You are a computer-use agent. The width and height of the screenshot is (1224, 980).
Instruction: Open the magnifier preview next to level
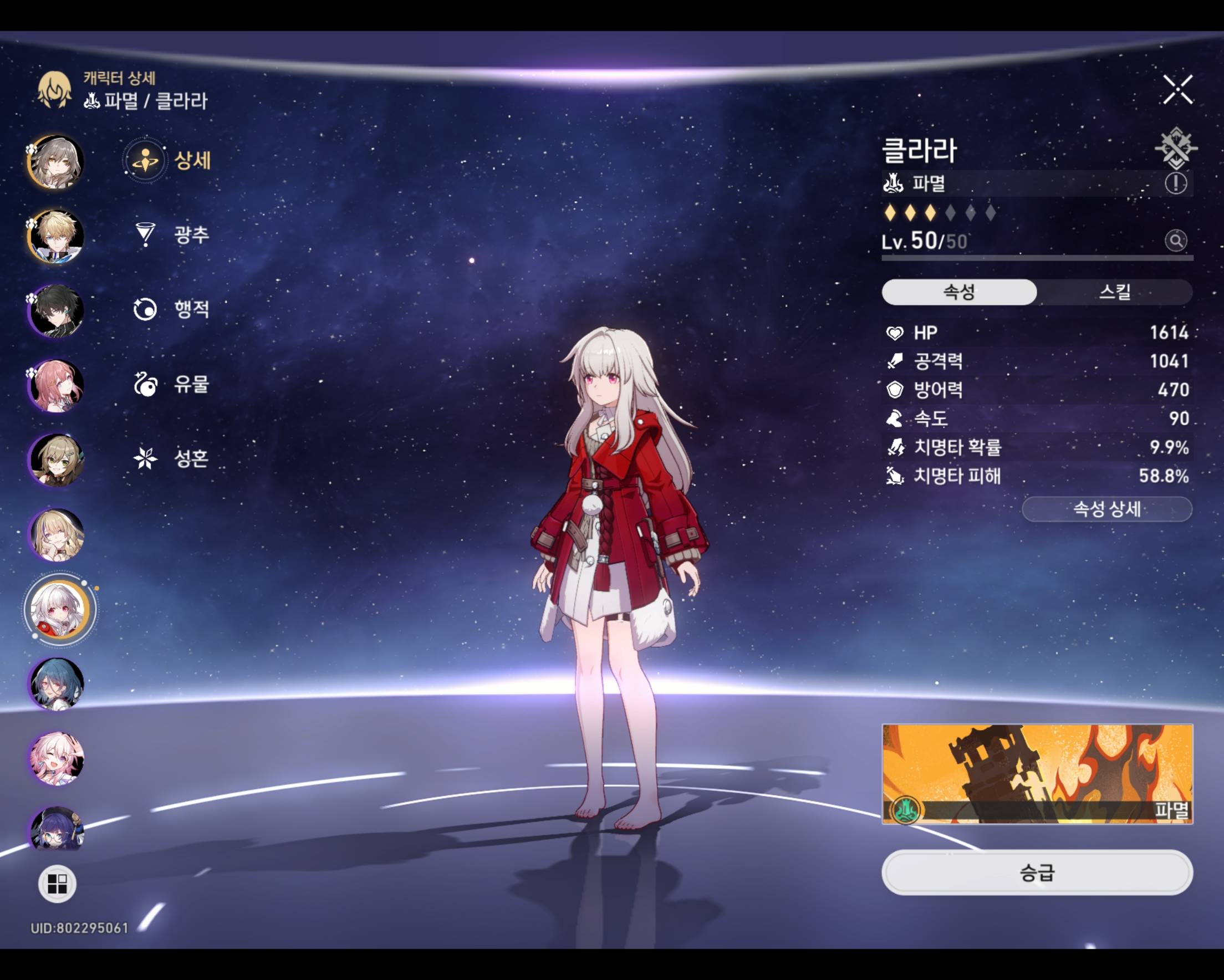1176,241
